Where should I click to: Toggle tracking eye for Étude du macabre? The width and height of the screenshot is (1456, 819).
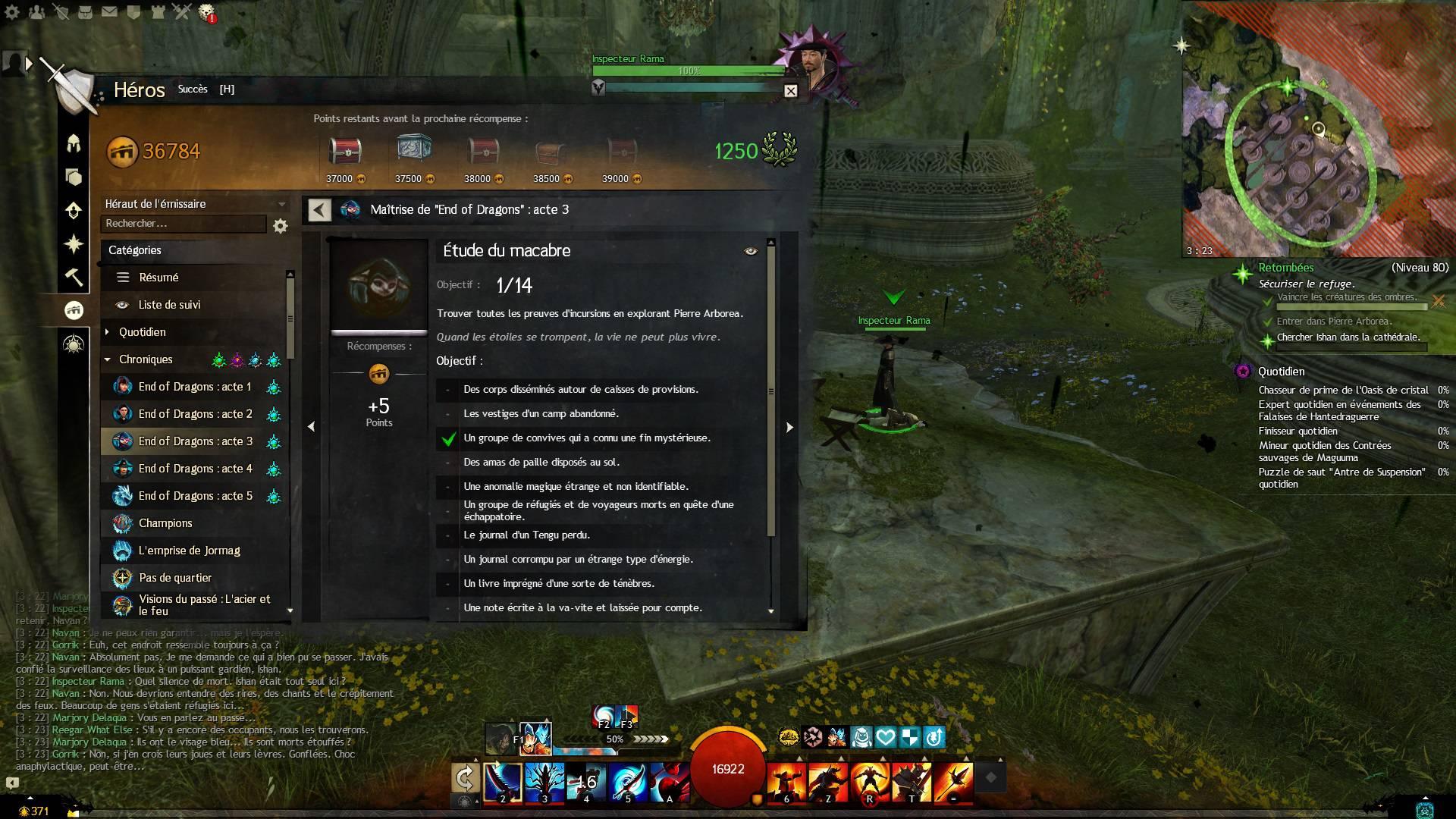click(x=751, y=251)
